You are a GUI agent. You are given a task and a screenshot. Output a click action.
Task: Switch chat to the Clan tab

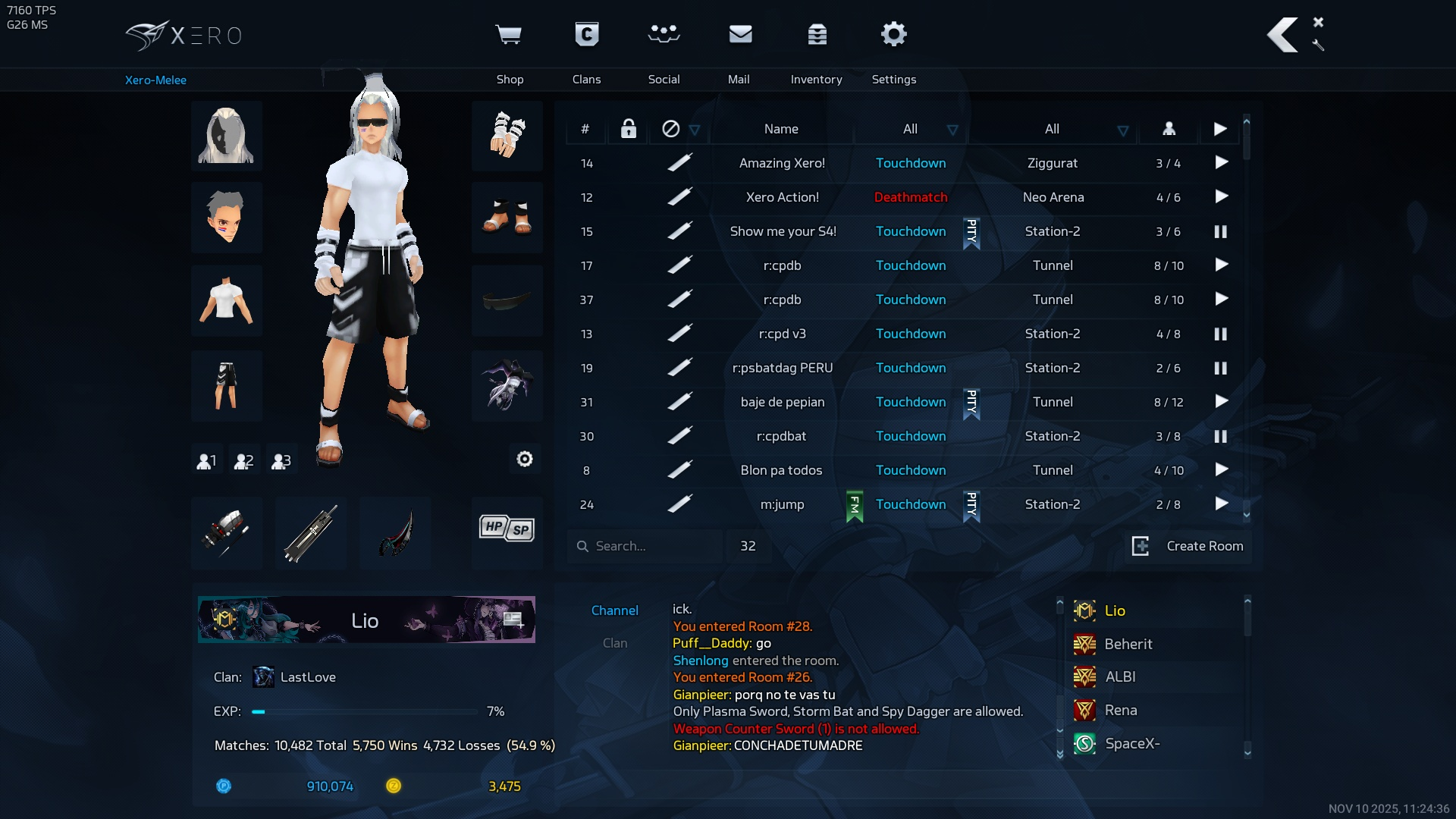pyautogui.click(x=614, y=643)
